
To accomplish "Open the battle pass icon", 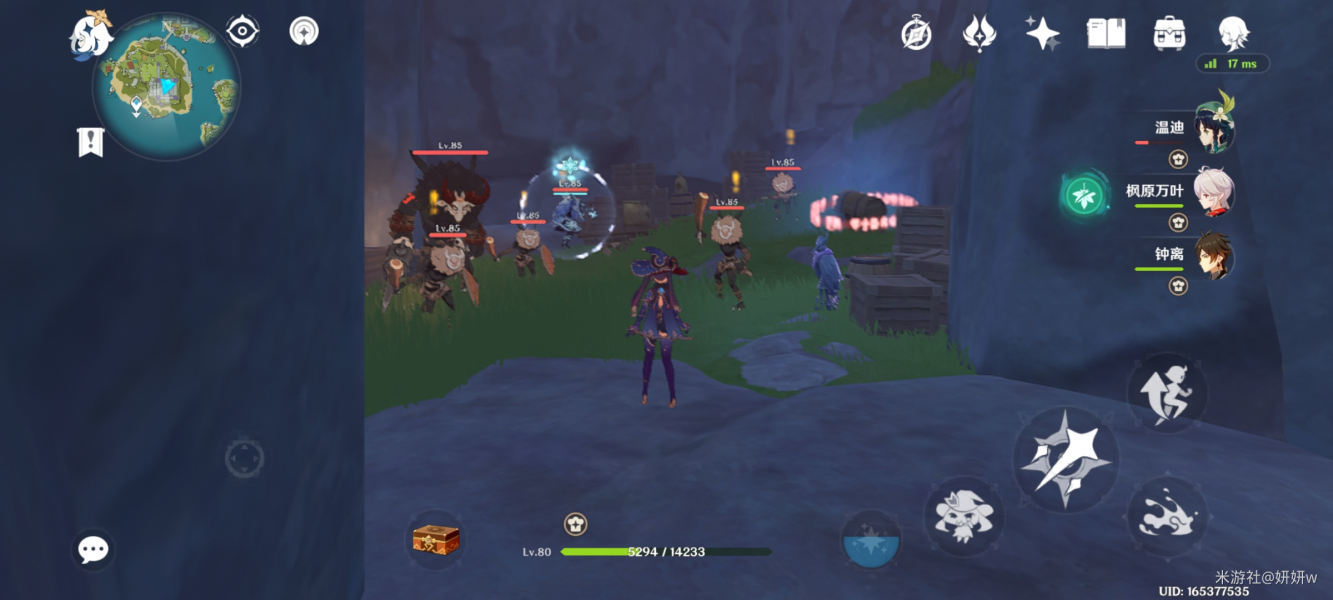I will [978, 34].
